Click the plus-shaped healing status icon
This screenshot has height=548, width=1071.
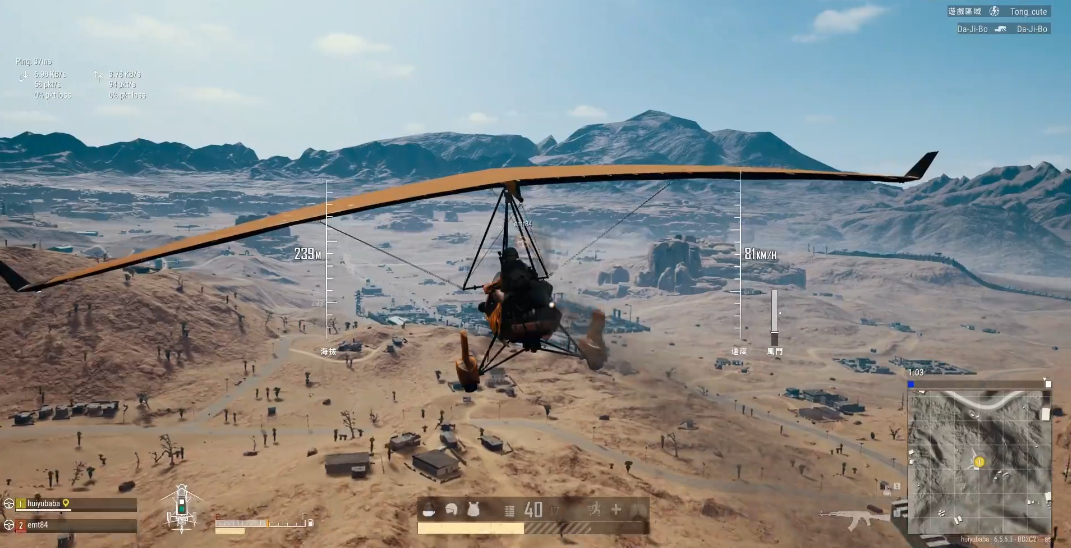616,509
